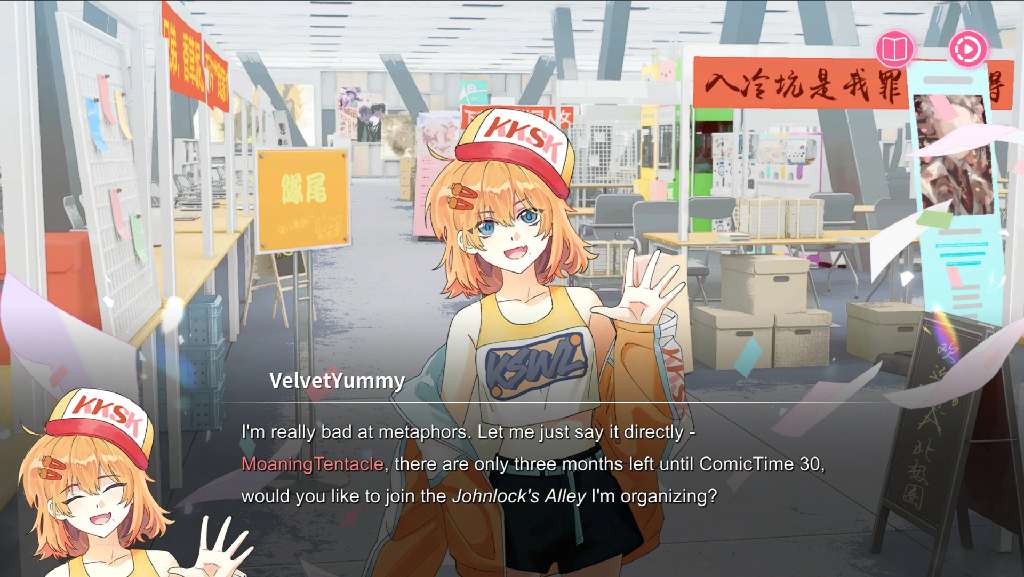Toggle the auto-play circular arrow button
This screenshot has width=1024, height=577.
pyautogui.click(x=968, y=48)
